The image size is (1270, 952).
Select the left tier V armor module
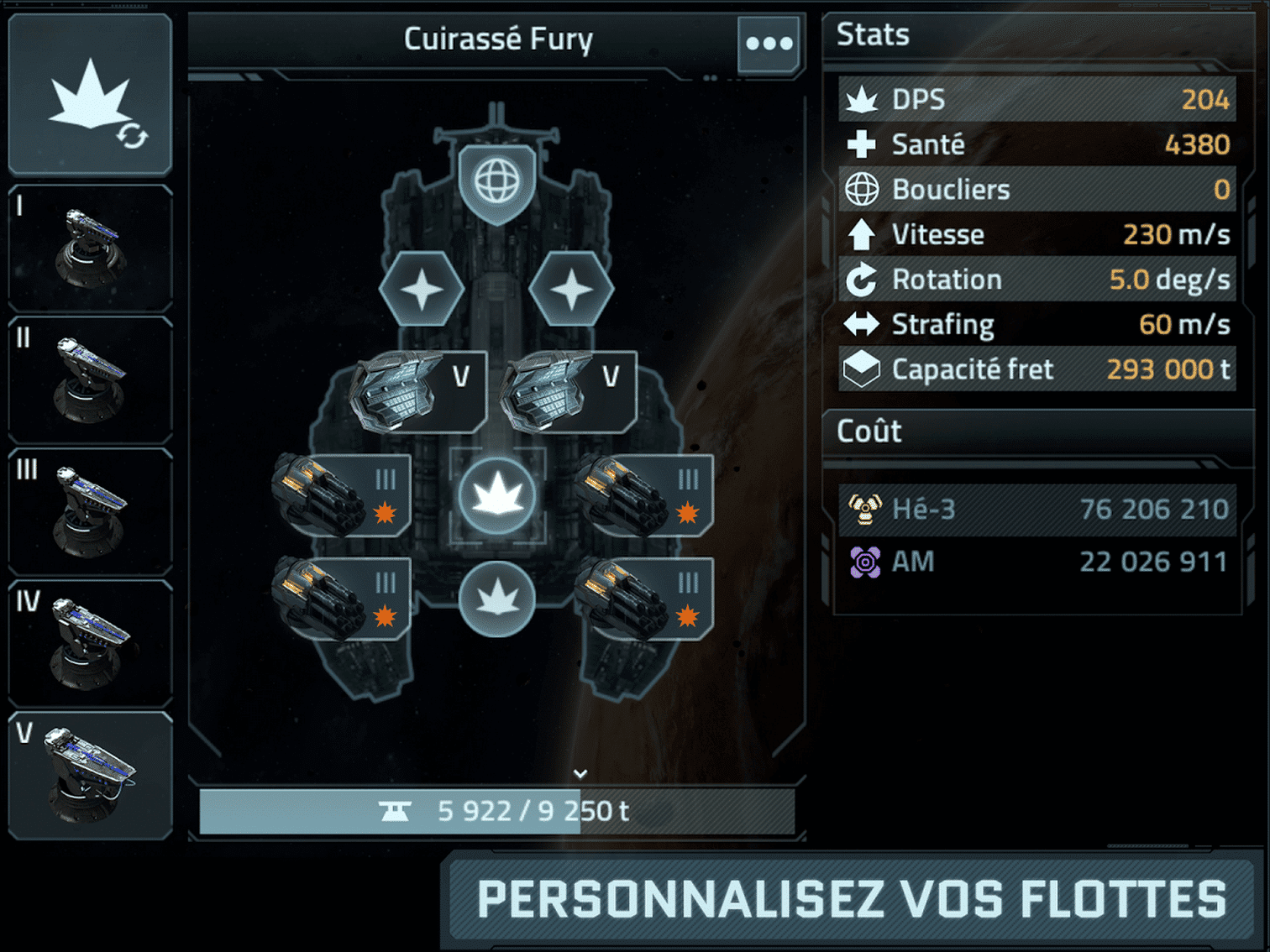tap(419, 392)
